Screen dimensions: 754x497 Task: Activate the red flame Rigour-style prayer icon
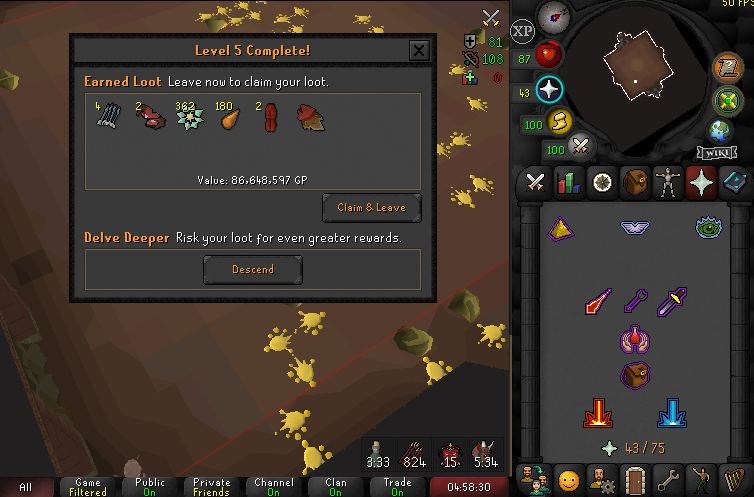point(599,413)
